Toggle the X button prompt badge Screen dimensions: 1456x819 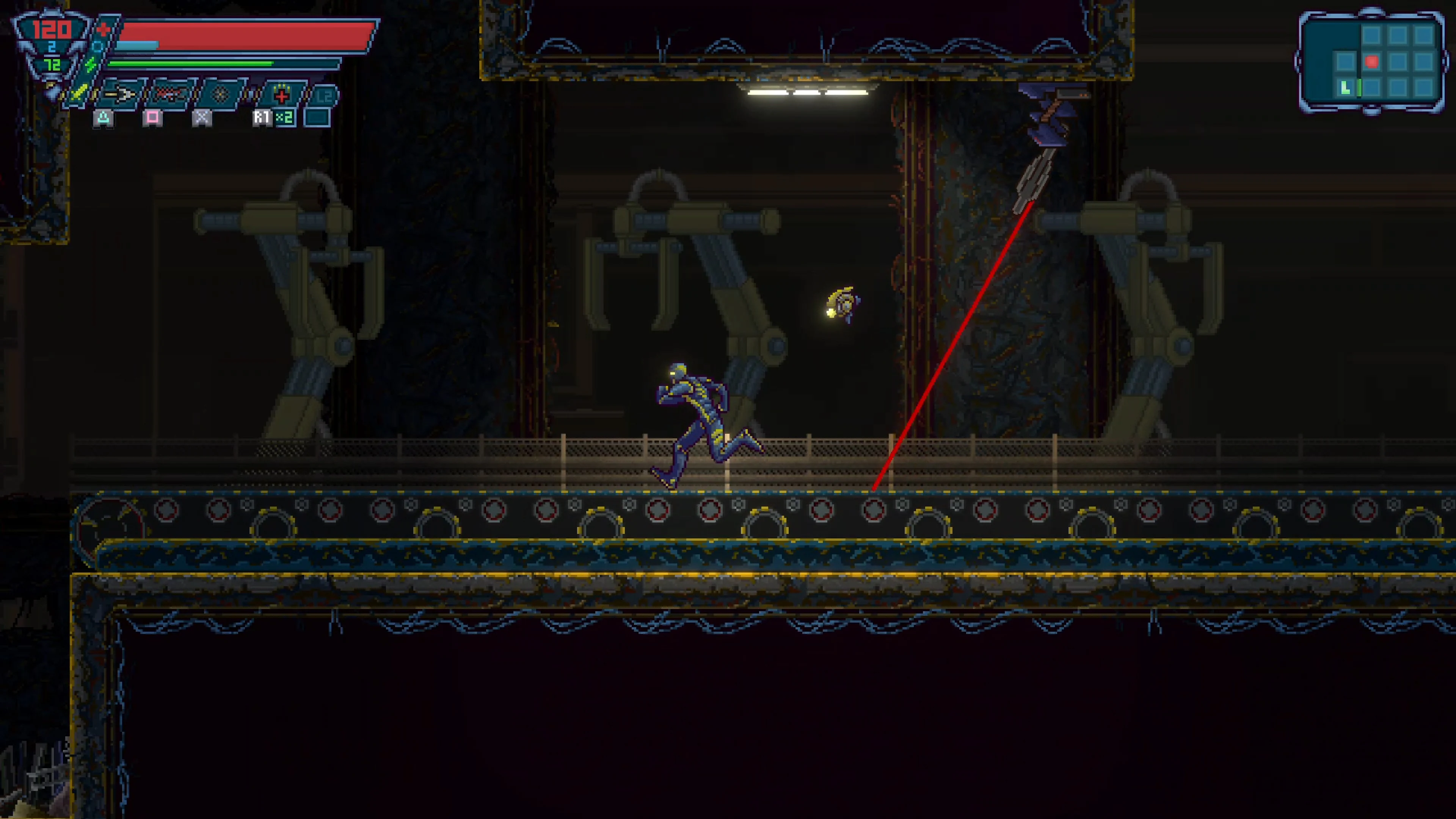pos(201,119)
